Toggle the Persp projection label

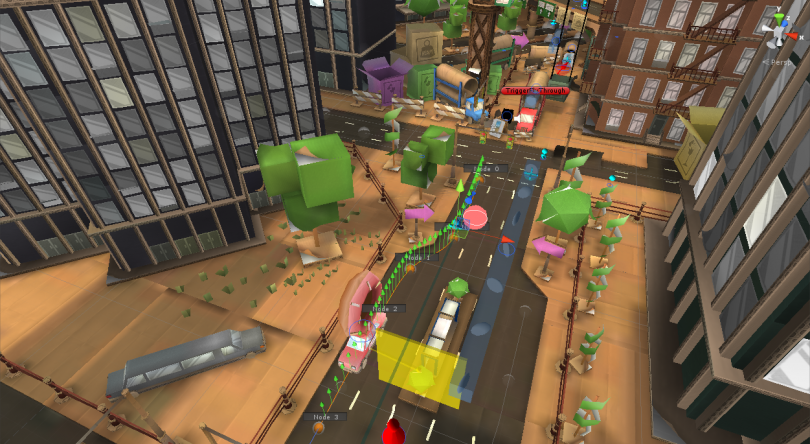tap(780, 62)
